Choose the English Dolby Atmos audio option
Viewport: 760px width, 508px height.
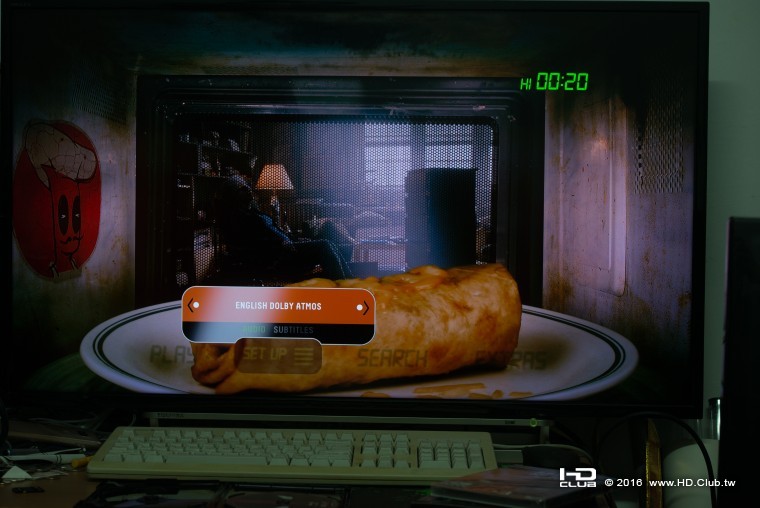click(278, 306)
